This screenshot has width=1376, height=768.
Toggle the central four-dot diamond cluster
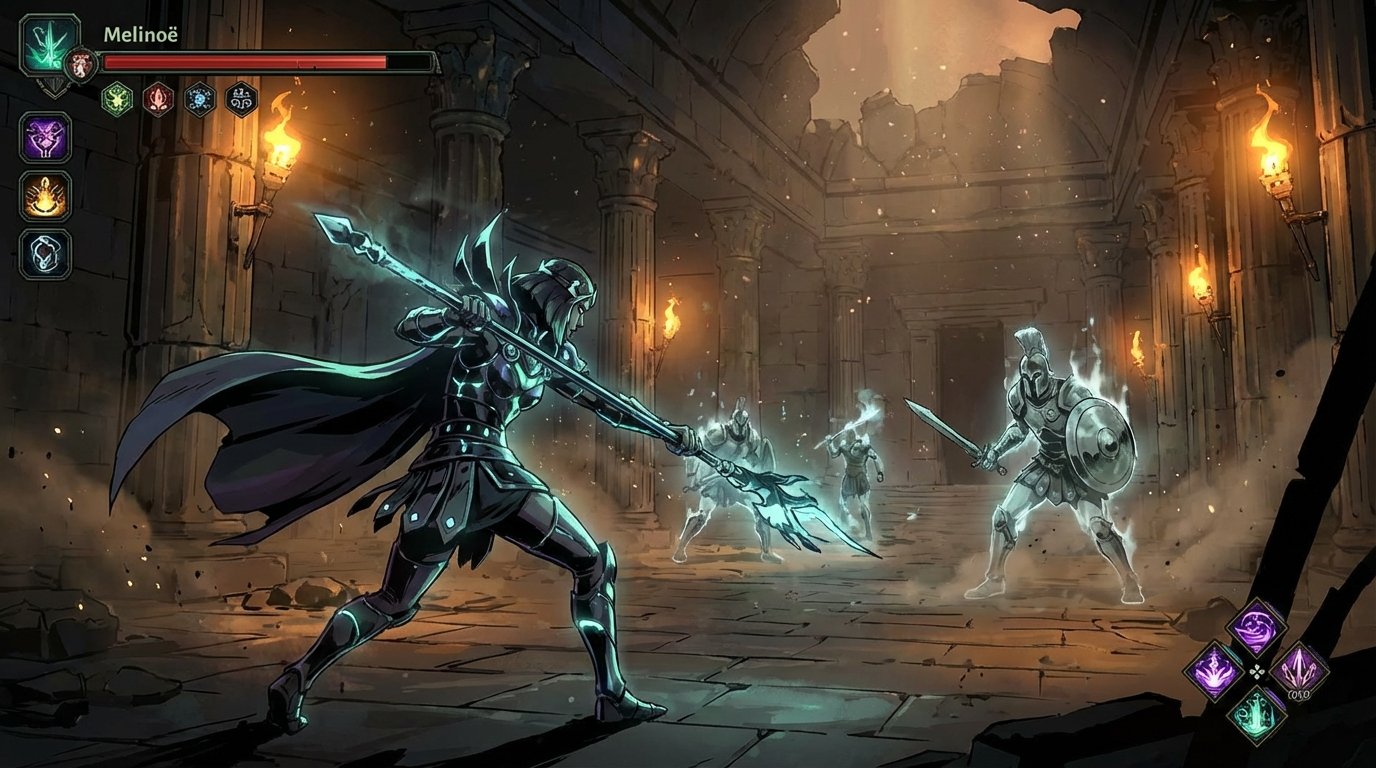click(1257, 671)
